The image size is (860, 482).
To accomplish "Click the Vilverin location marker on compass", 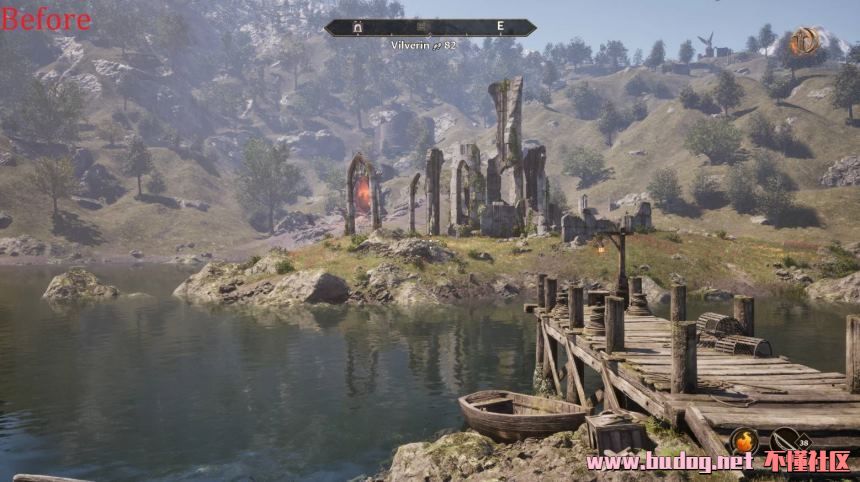I will point(356,28).
